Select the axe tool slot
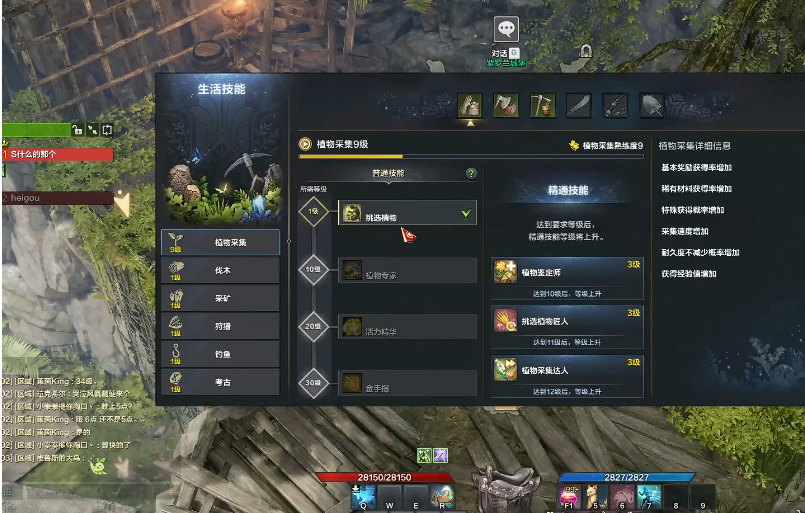Image resolution: width=805 pixels, height=513 pixels. (x=506, y=105)
